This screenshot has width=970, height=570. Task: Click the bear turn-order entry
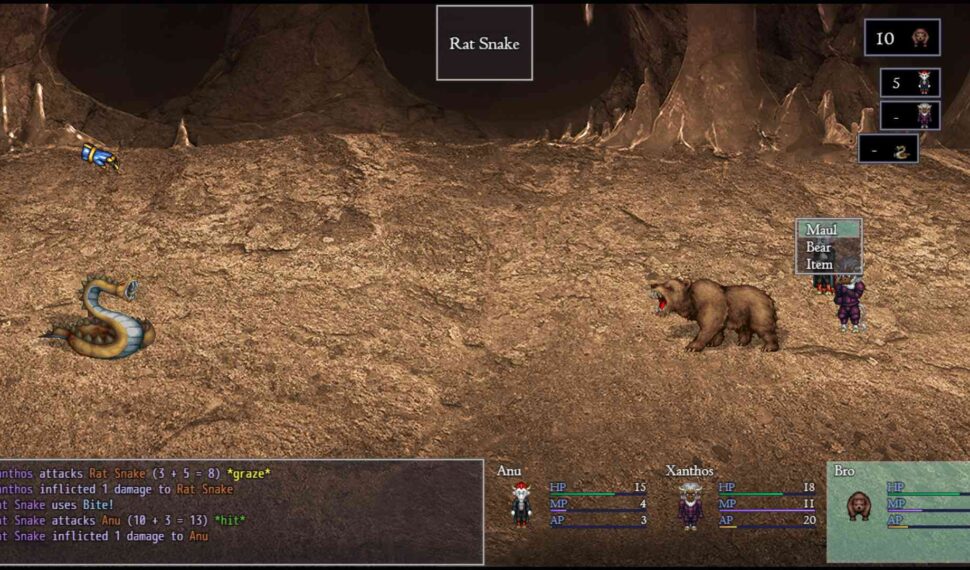902,38
